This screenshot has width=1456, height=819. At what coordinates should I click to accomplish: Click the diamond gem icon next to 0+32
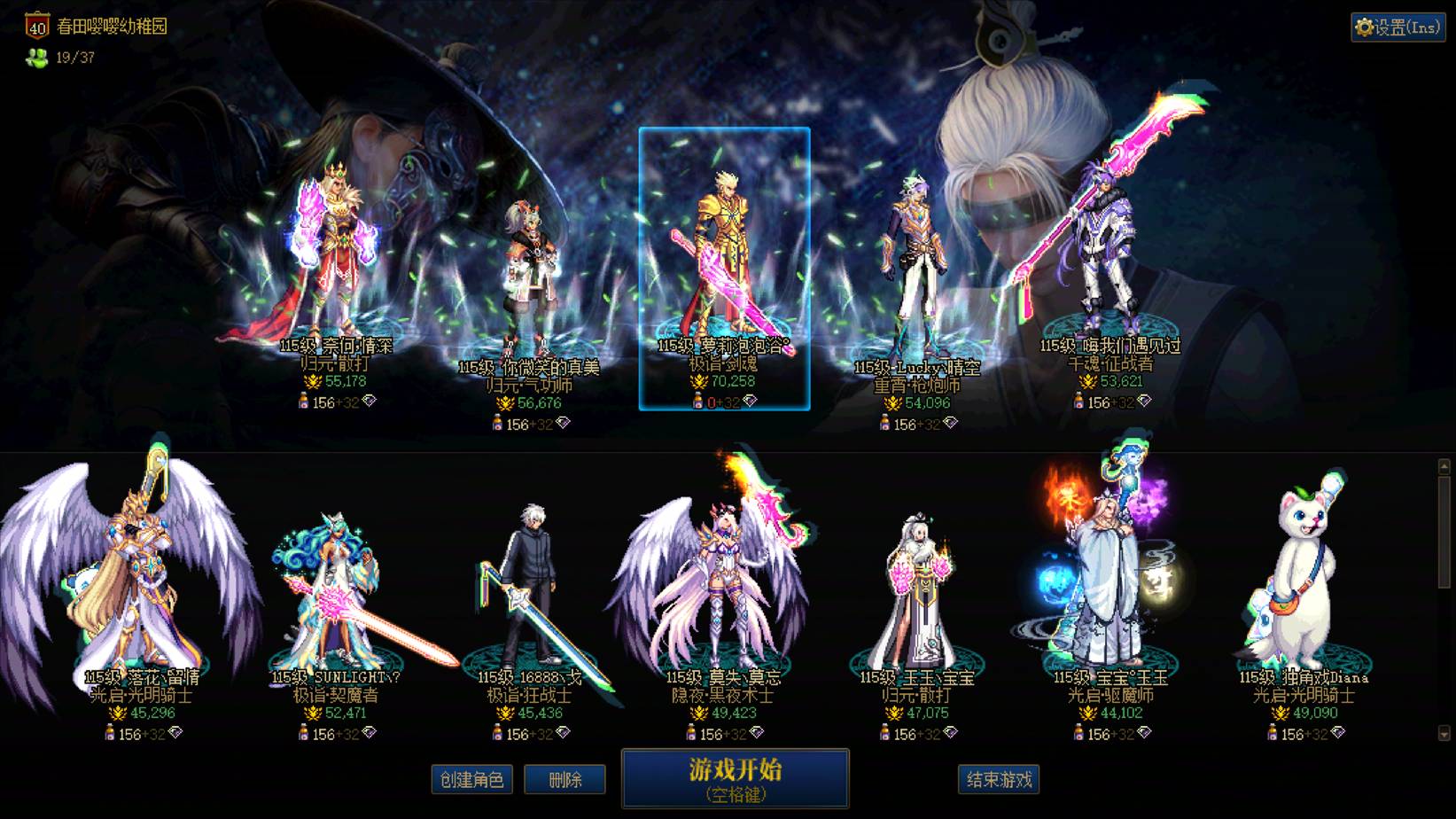(x=751, y=400)
